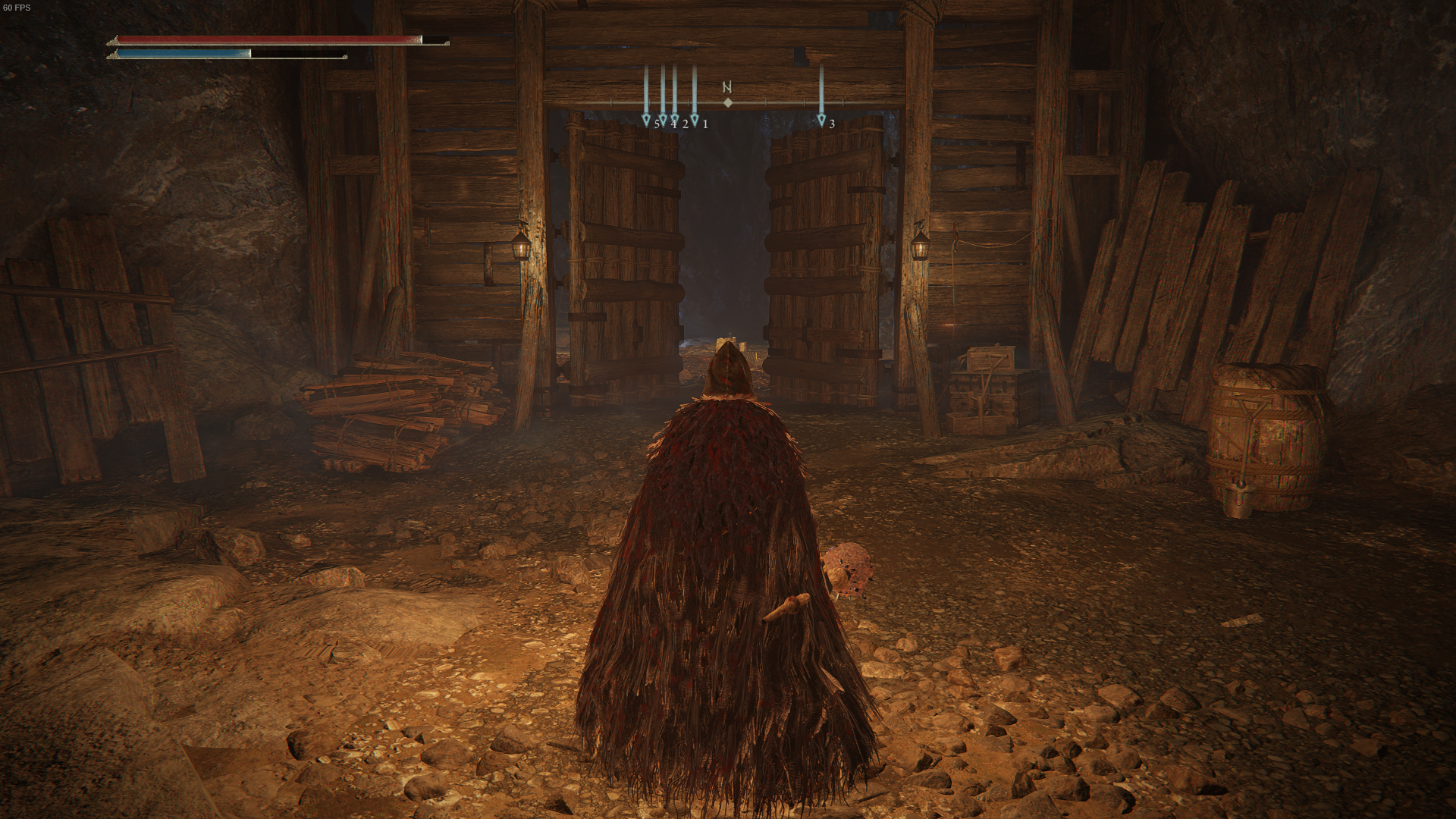Select waypoint marker 4 on the compass
Viewport: 1456px width, 819px height.
pos(664,121)
